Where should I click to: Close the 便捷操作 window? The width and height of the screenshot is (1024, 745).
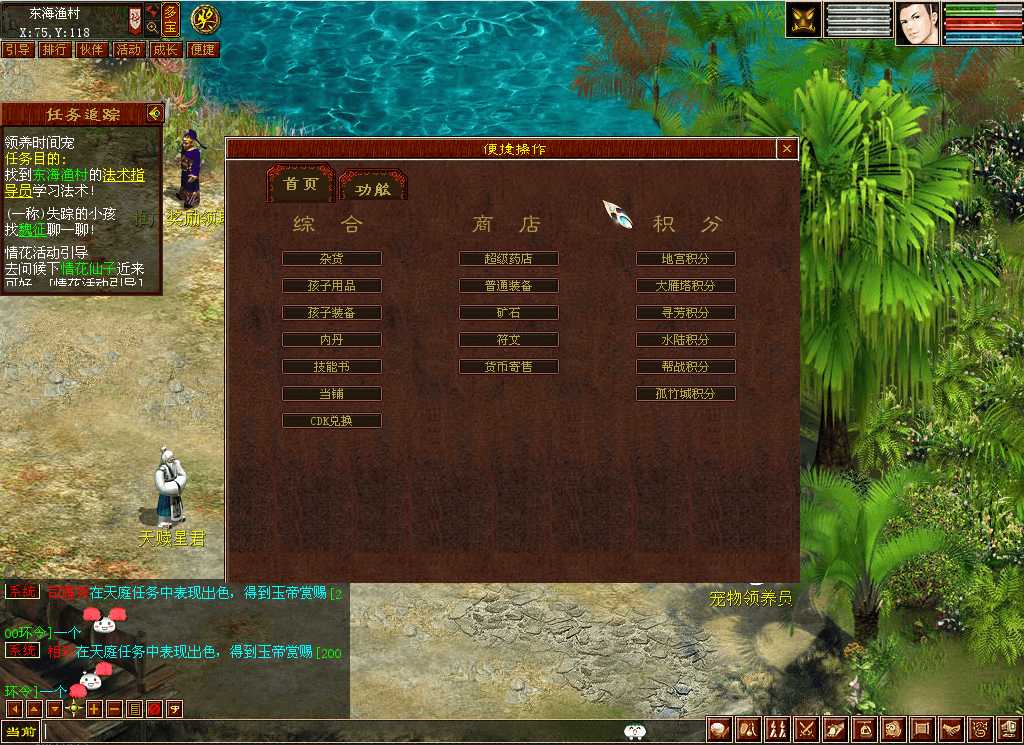coord(787,149)
